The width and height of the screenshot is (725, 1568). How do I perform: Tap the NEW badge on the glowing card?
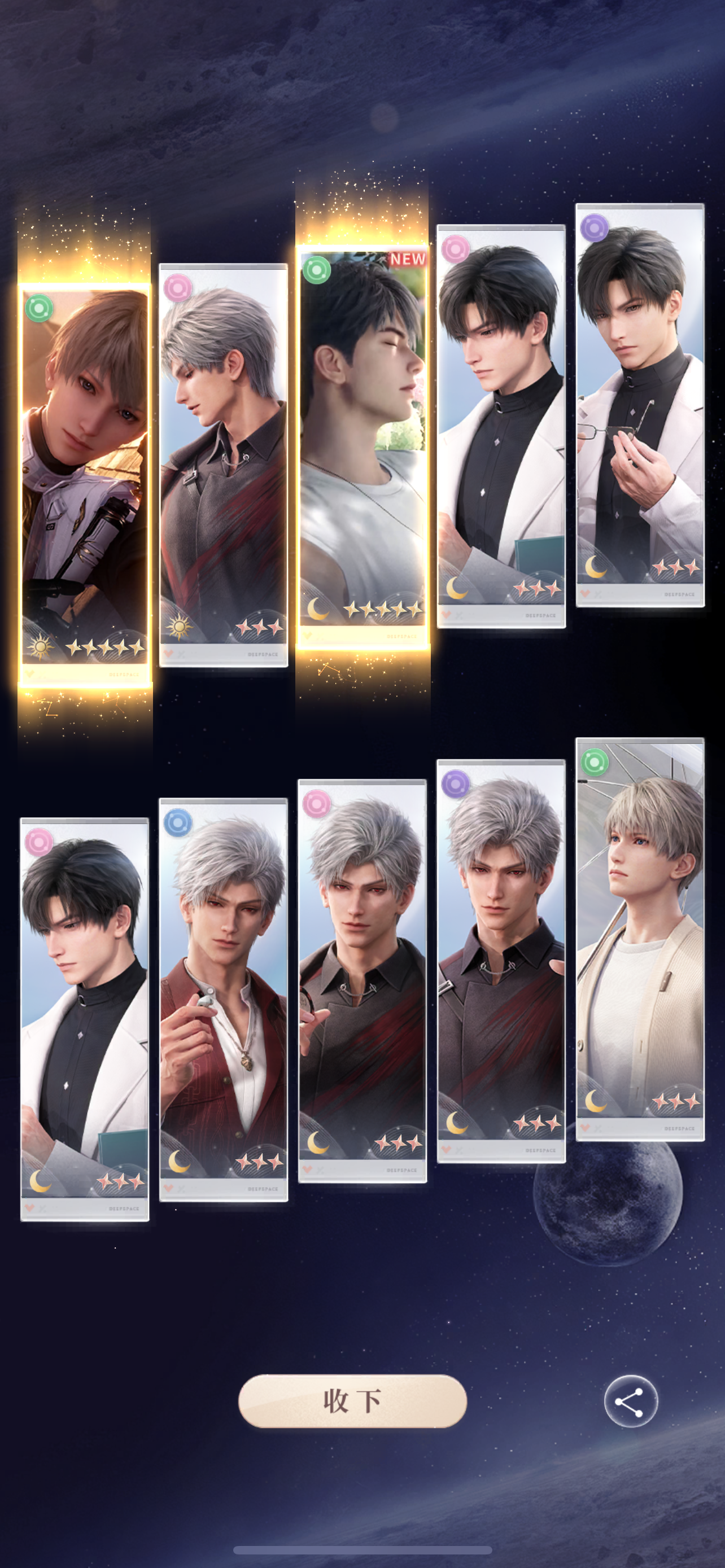click(x=407, y=259)
